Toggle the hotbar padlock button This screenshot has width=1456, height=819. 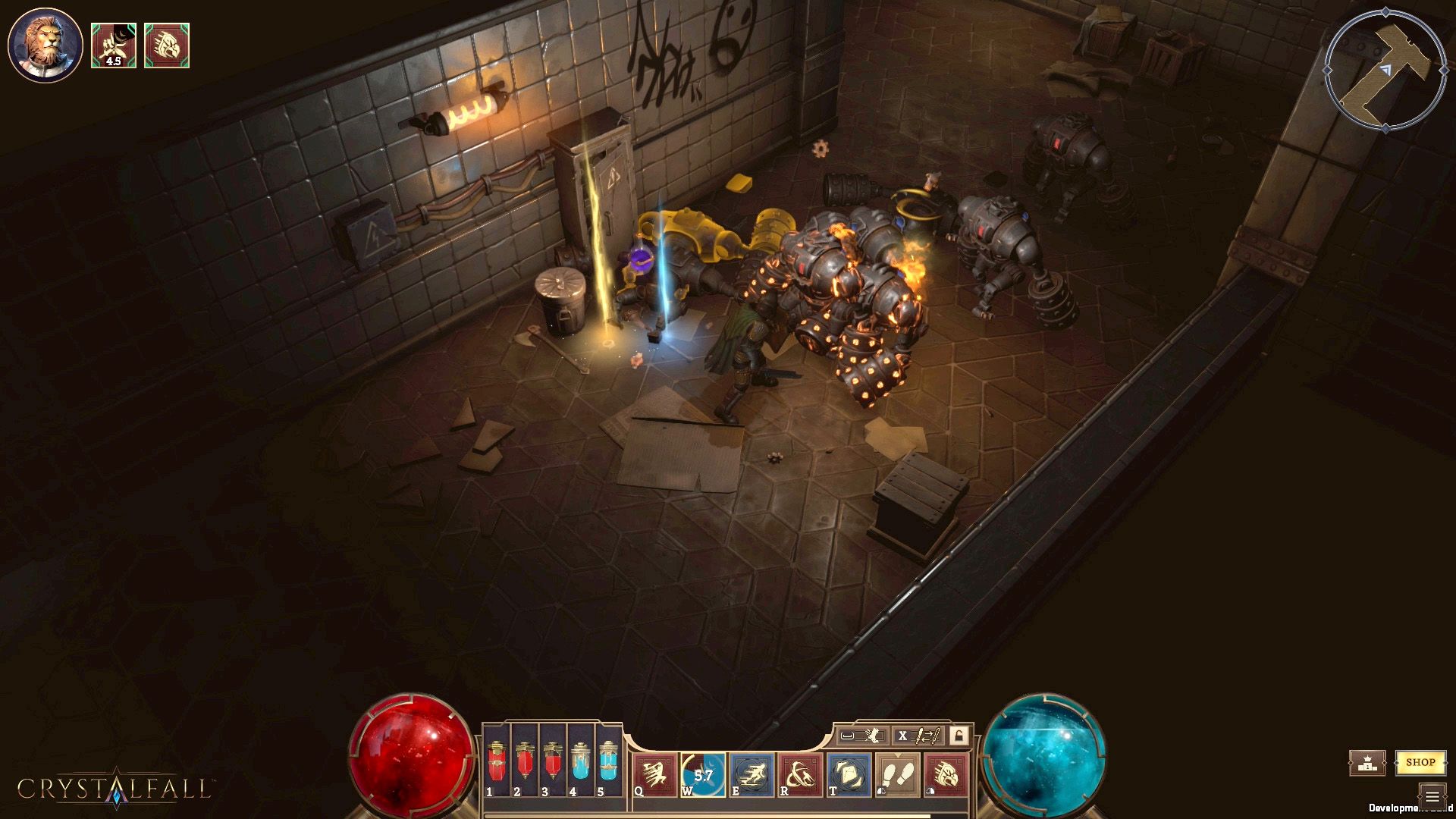click(x=959, y=735)
